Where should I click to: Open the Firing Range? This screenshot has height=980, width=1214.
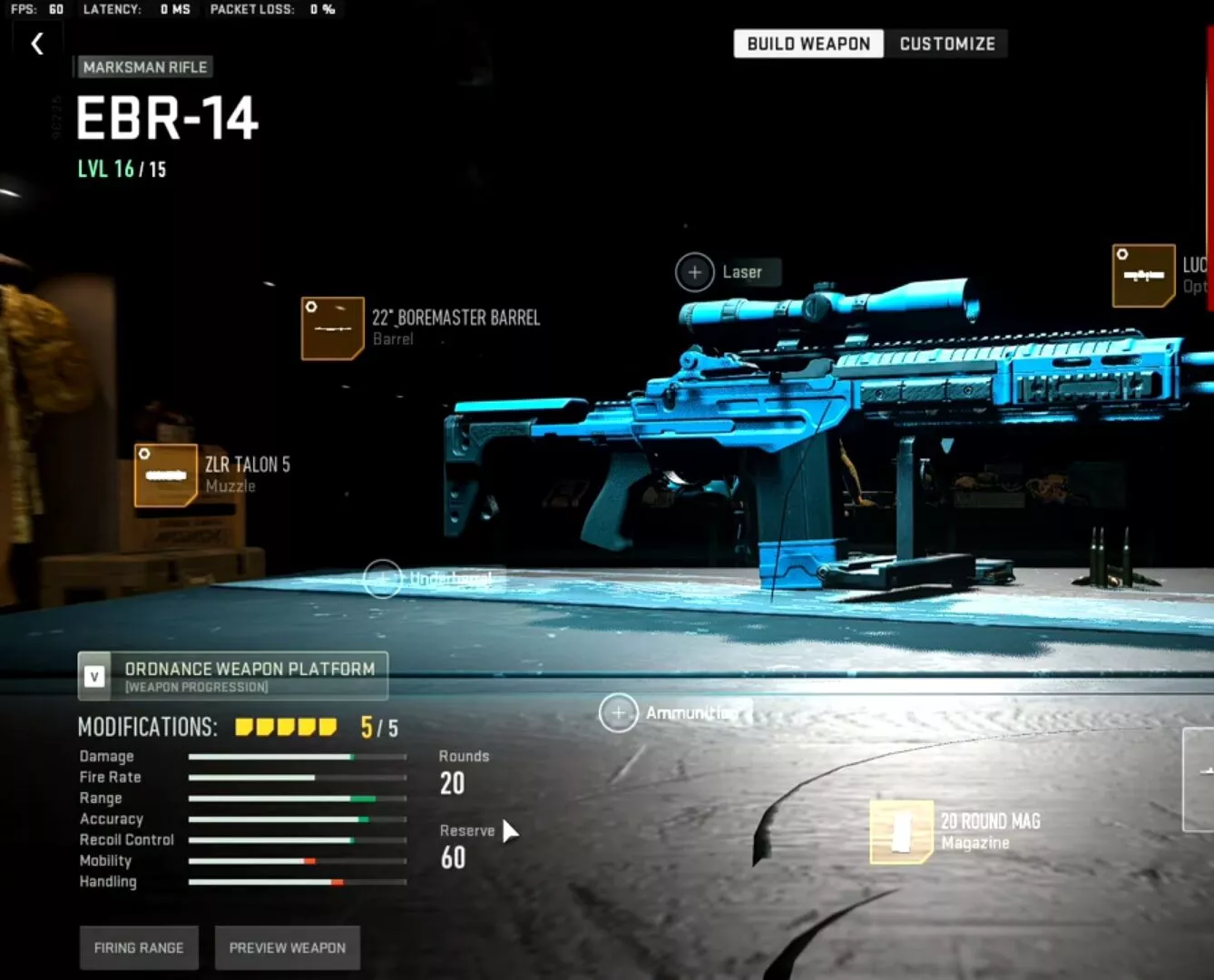(138, 947)
